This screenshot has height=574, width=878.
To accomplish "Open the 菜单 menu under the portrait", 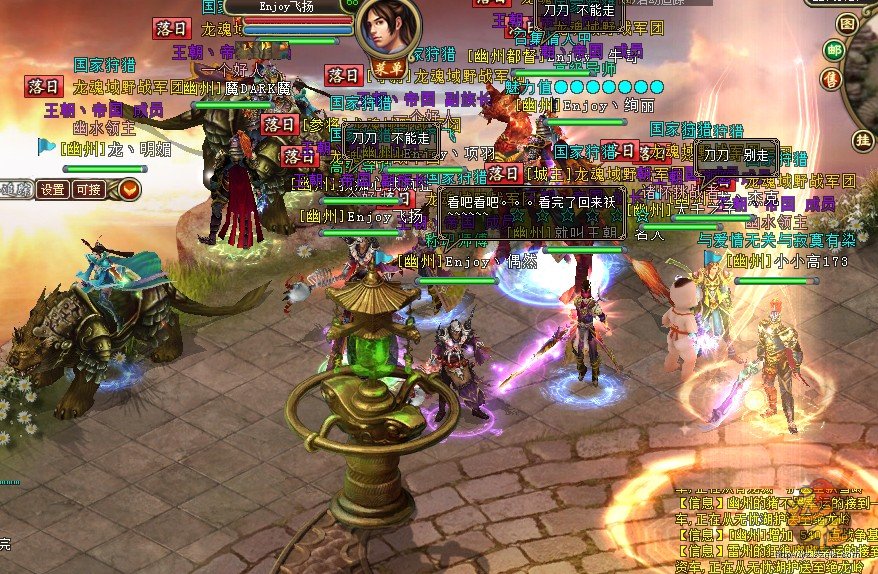I will [392, 67].
